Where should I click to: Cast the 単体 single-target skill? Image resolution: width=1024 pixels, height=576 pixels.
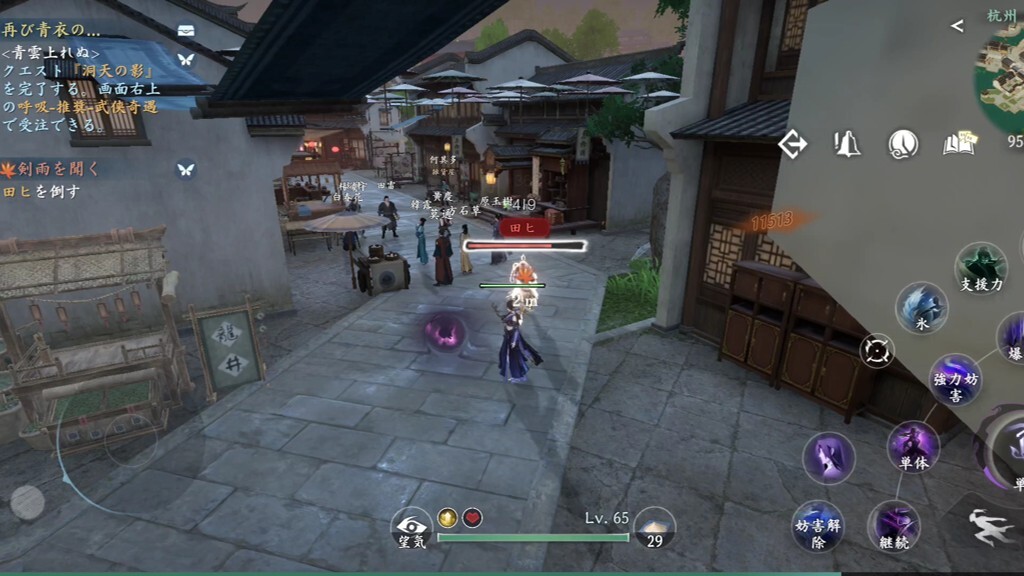pos(913,444)
